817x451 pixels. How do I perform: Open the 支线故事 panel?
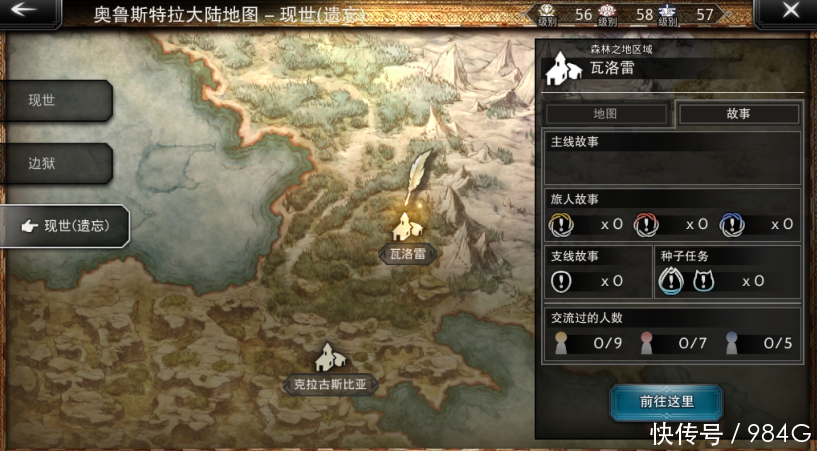pyautogui.click(x=596, y=271)
